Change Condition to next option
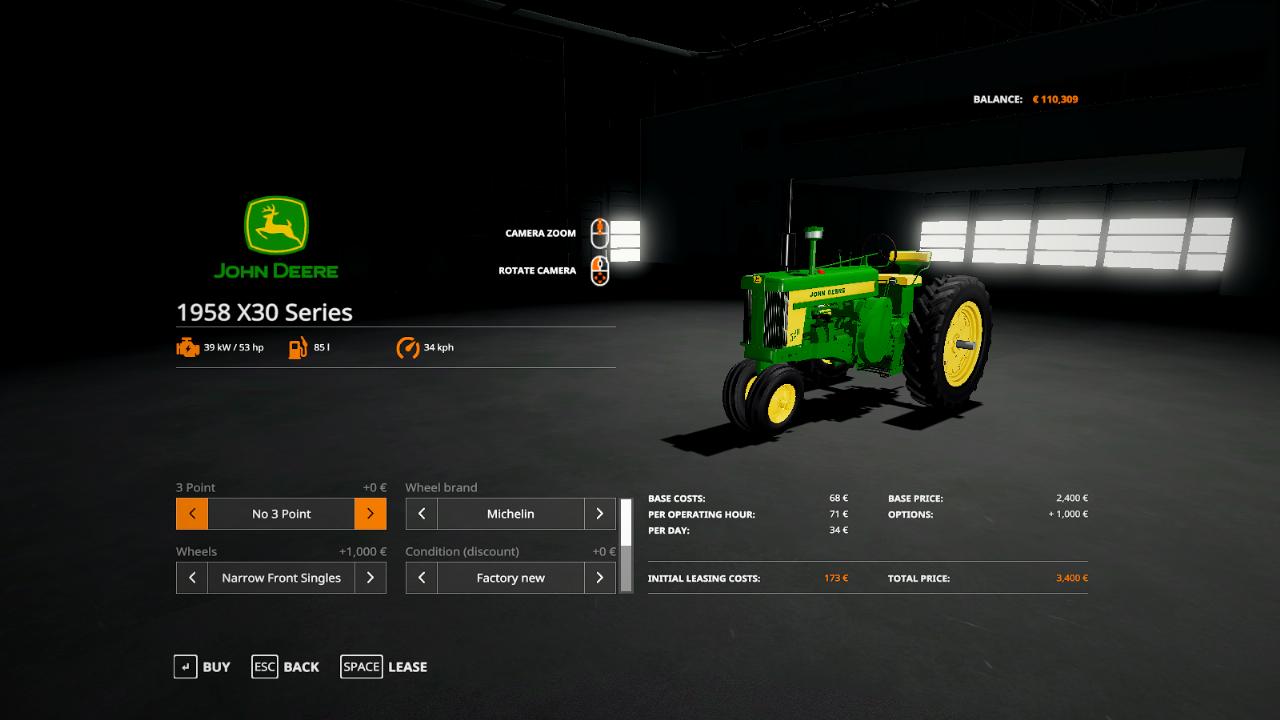 (599, 578)
